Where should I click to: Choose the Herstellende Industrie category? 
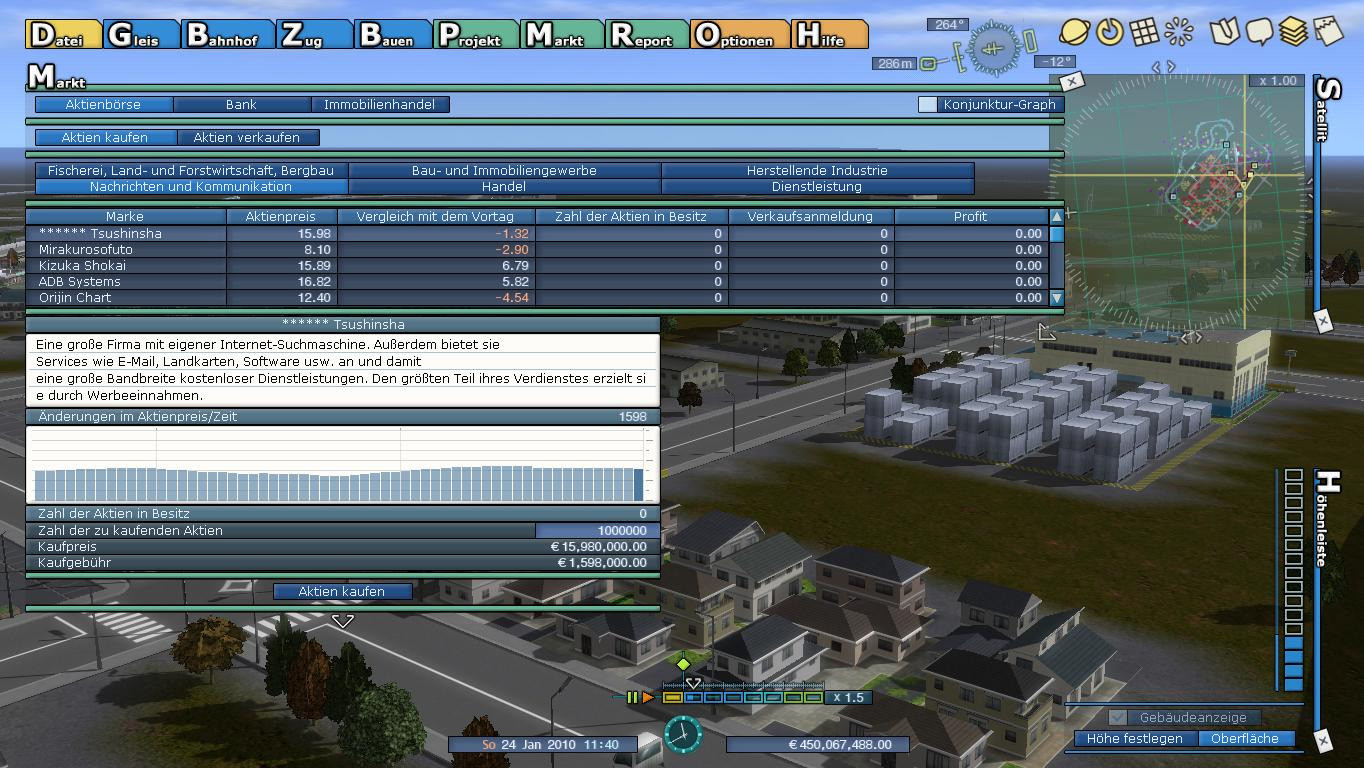point(817,171)
